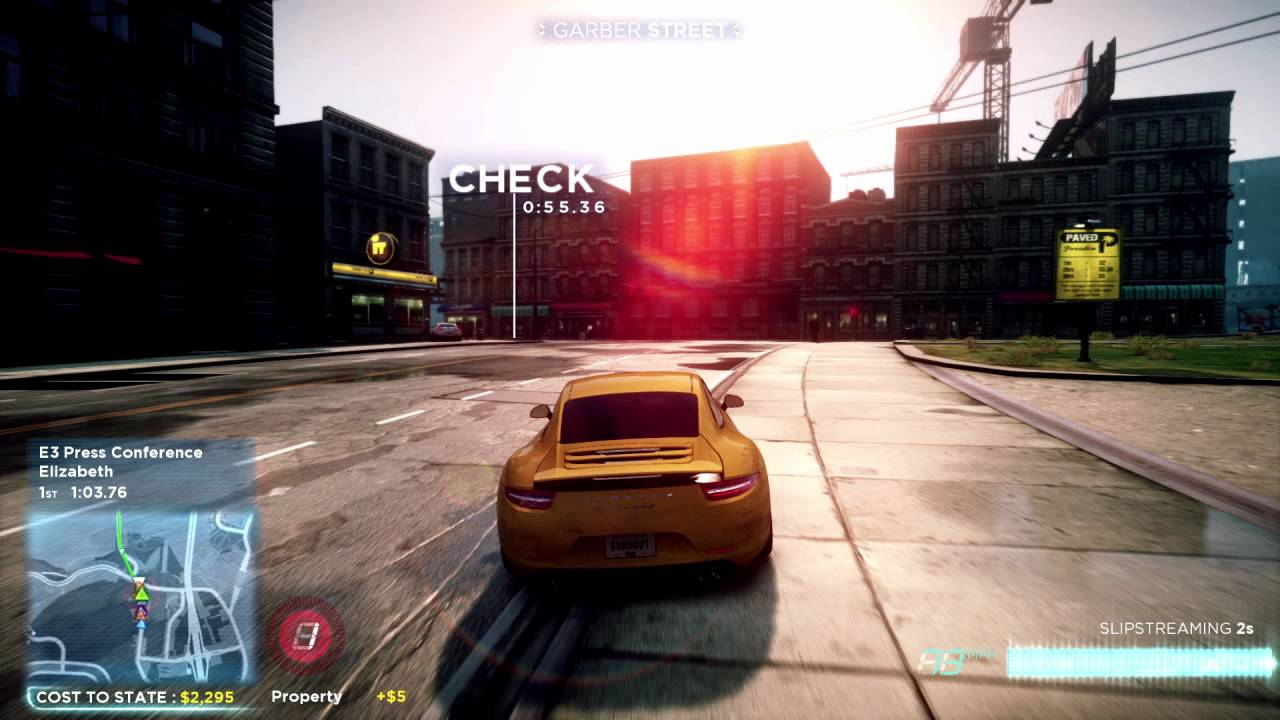Open the GARBER STREET location banner
This screenshot has width=1280, height=720.
coord(640,30)
